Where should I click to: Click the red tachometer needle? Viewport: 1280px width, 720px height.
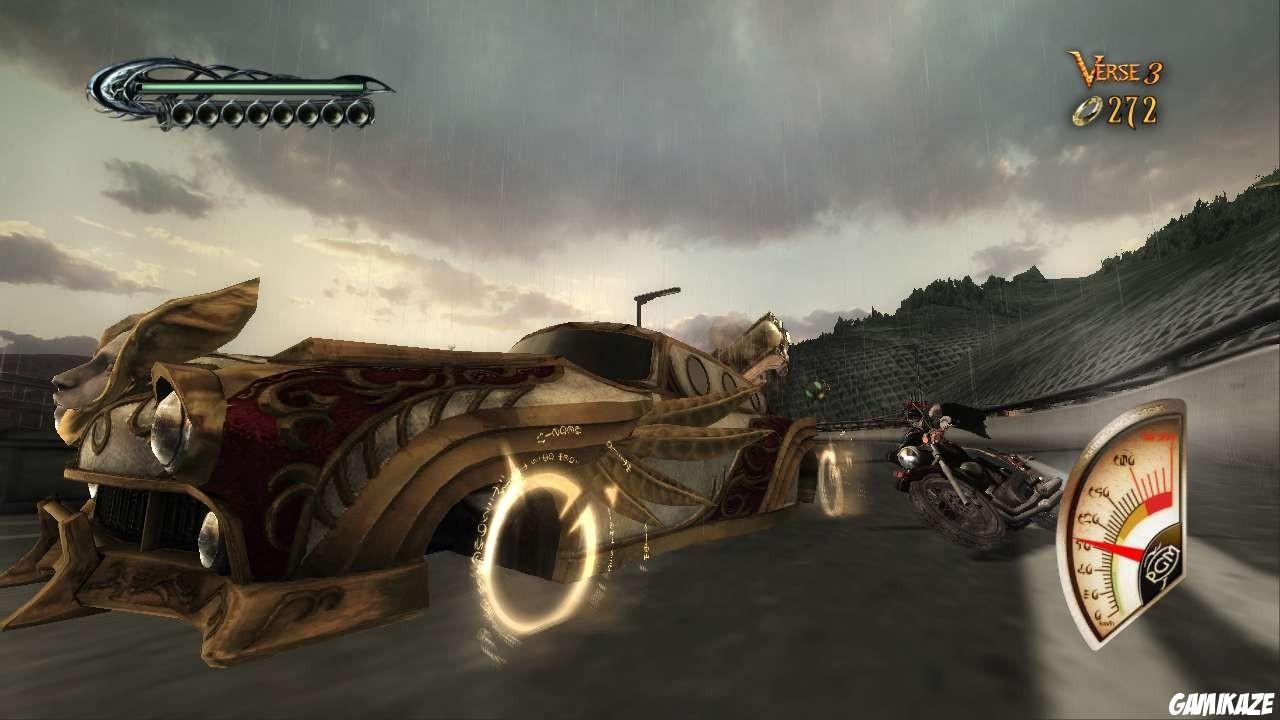point(1112,549)
